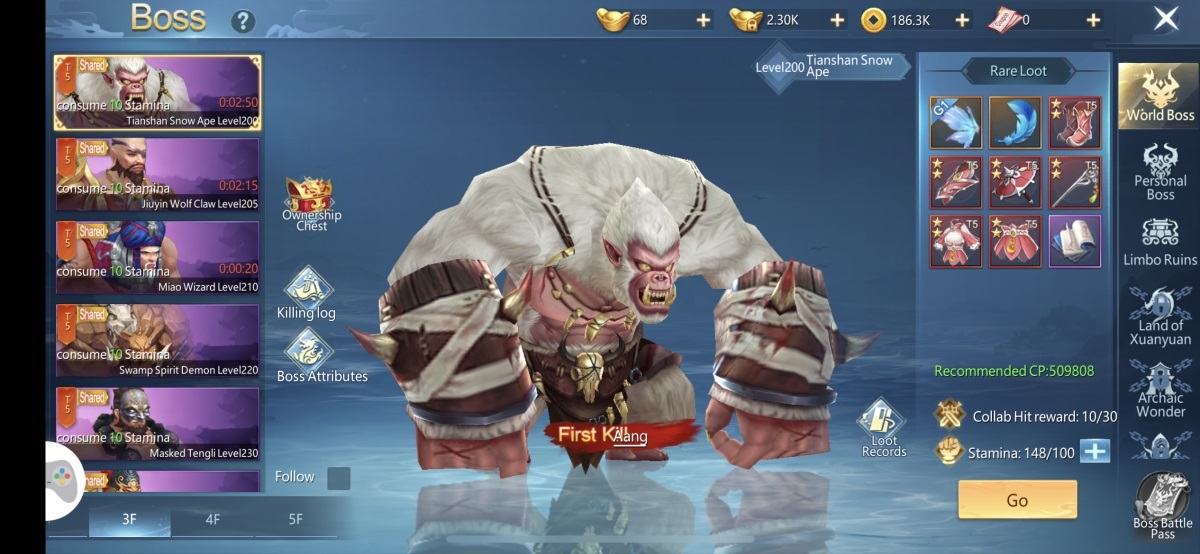The image size is (1200, 554).
Task: Open the Boss Battle Pass
Action: click(x=1162, y=505)
